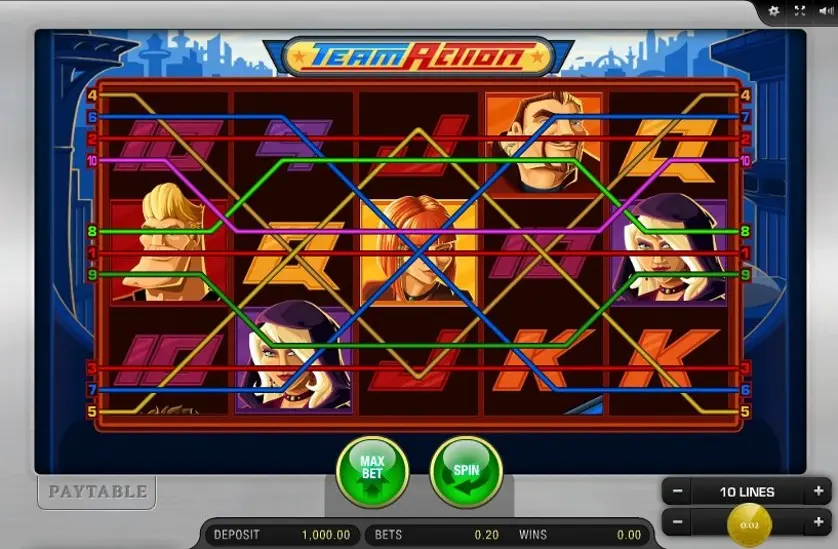Lower the coin value with minus
The image size is (838, 549).
(678, 522)
